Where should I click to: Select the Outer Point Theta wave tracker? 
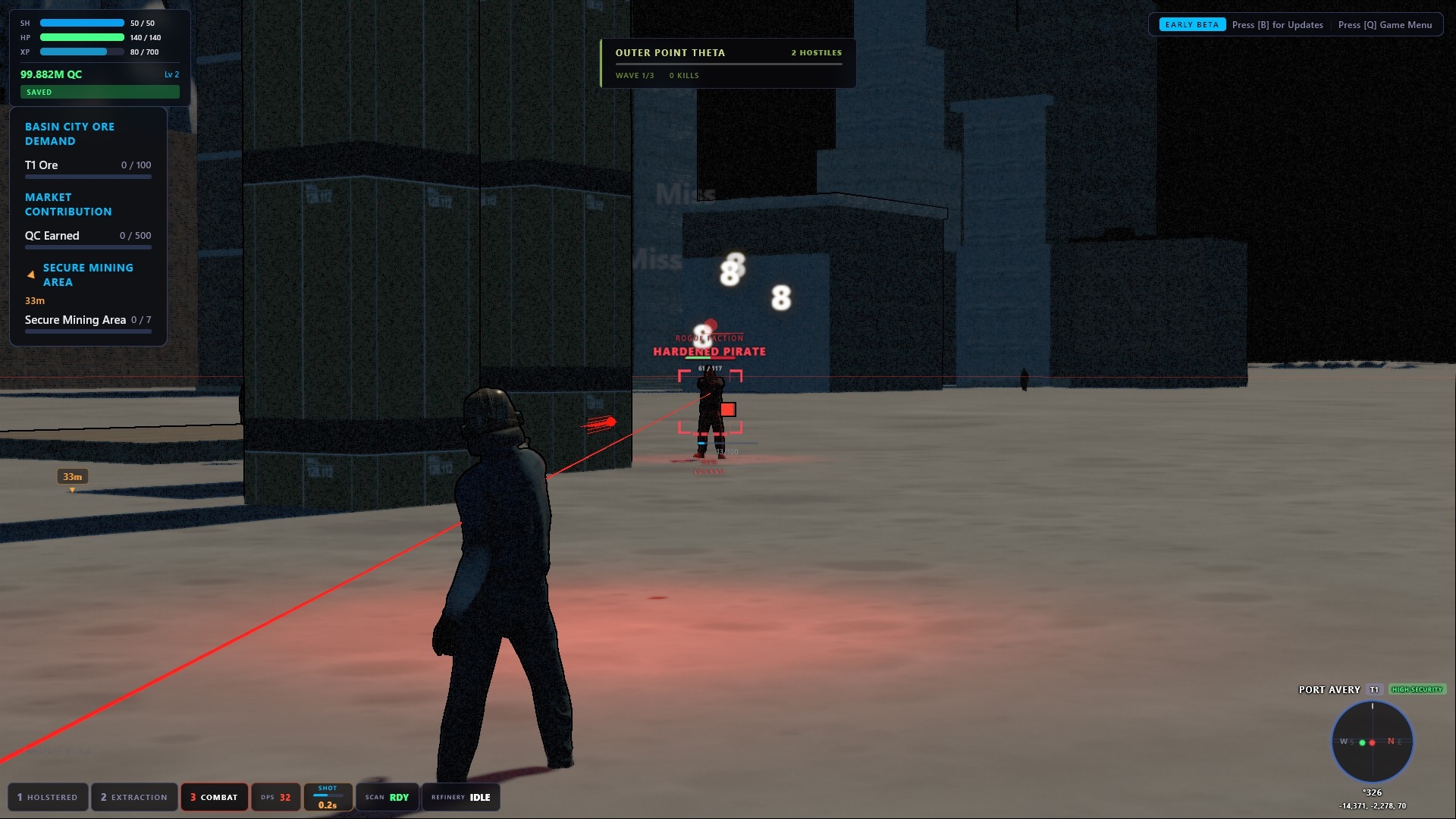tap(728, 63)
